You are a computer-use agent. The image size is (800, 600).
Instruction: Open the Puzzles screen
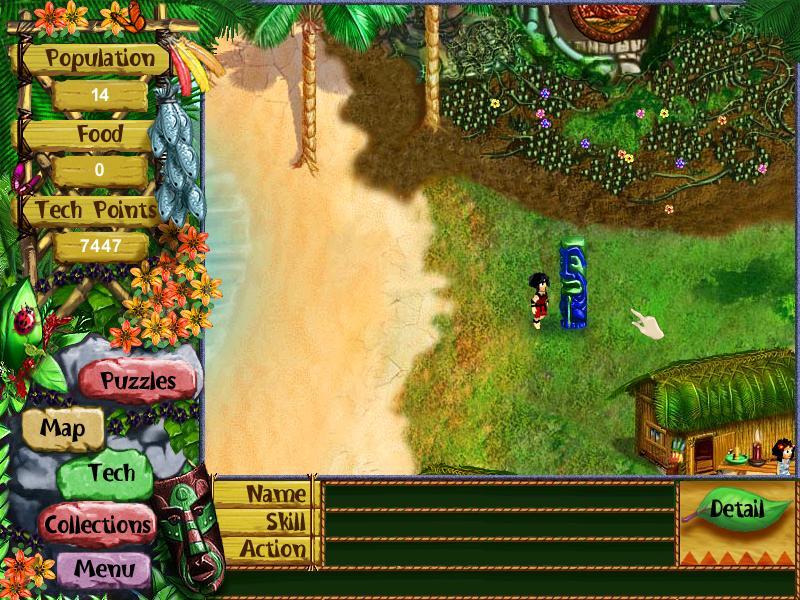point(138,381)
